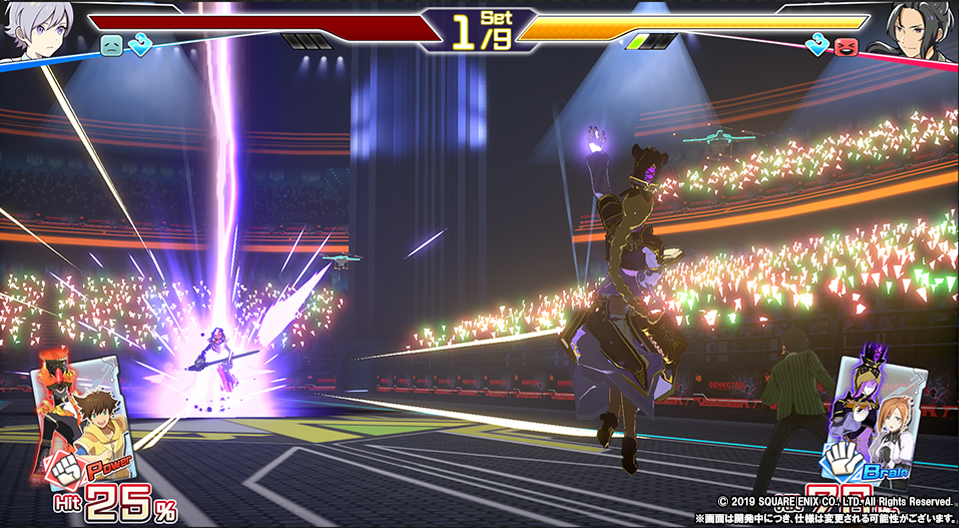Click the red angry face status icon
The image size is (959, 528).
click(848, 45)
